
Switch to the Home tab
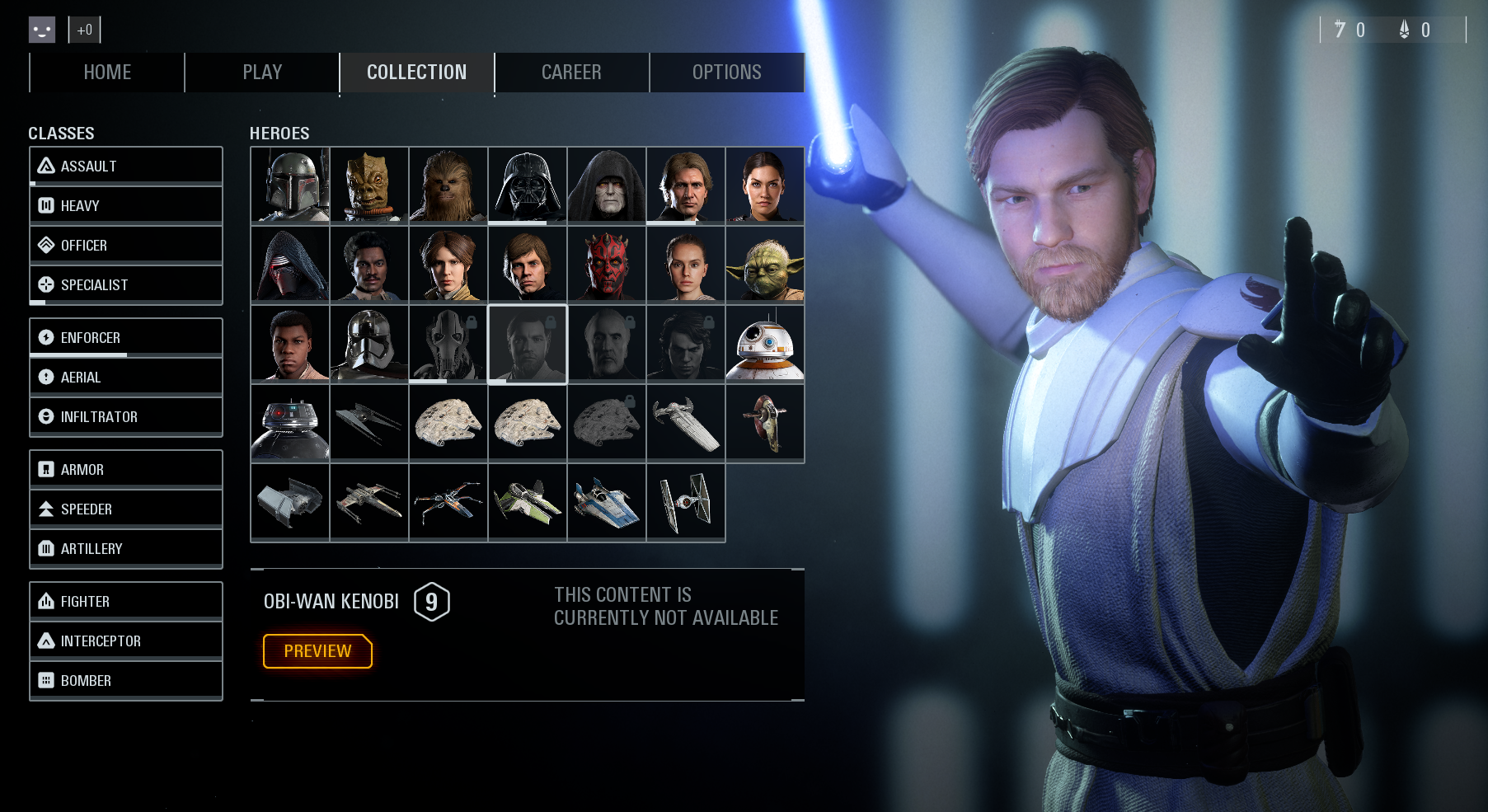coord(107,73)
